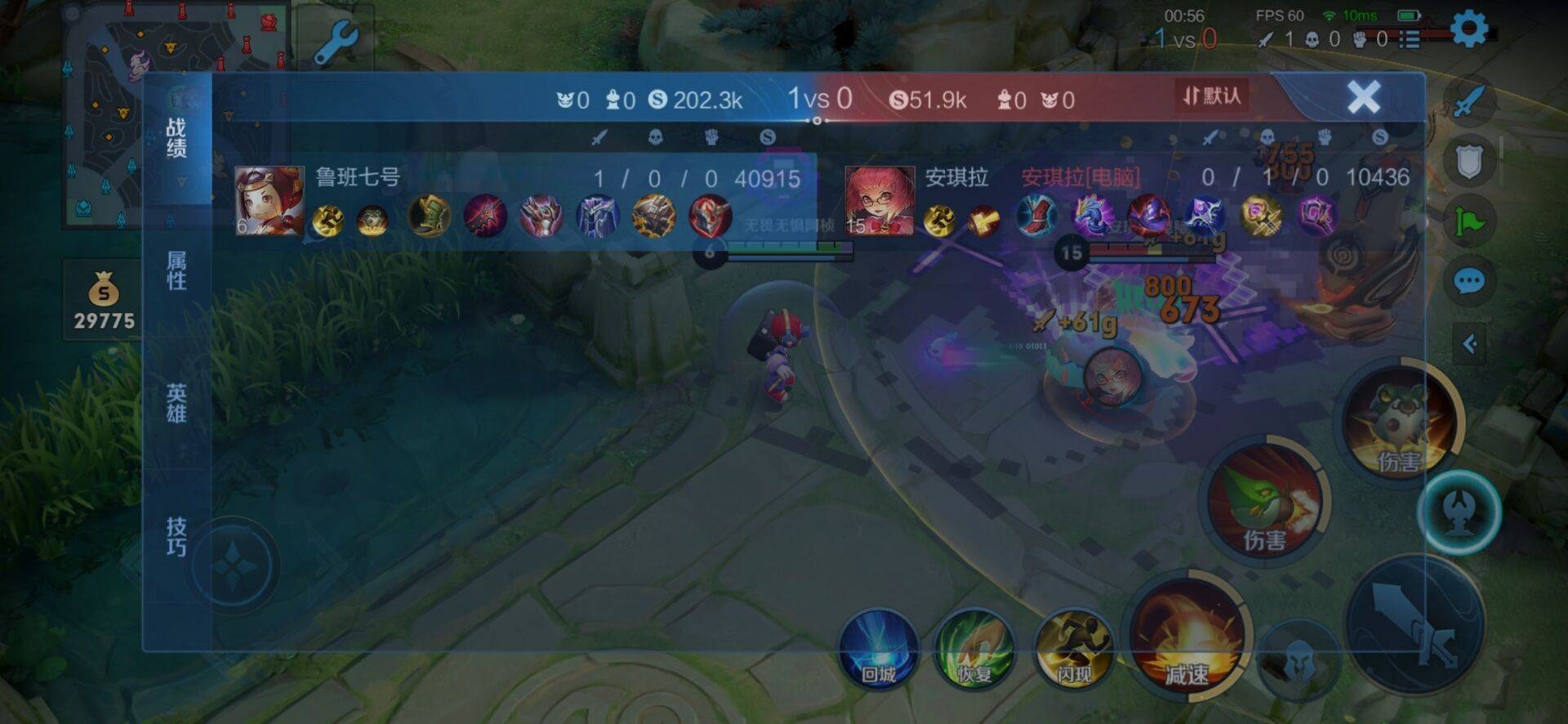The image size is (1568, 724).
Task: Toggle the 默认 sort button
Action: click(x=1212, y=96)
